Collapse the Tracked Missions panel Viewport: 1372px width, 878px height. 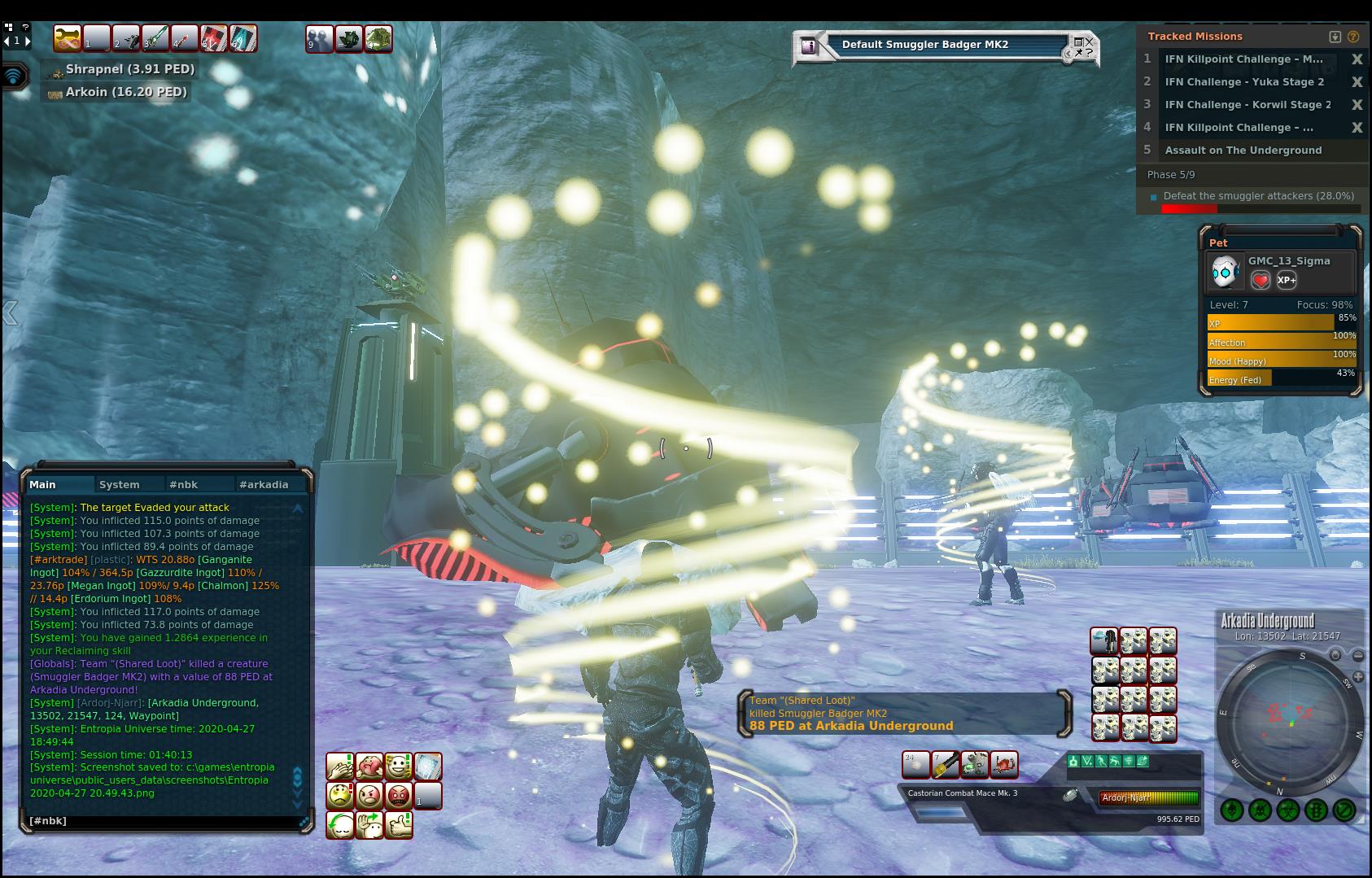(1335, 37)
